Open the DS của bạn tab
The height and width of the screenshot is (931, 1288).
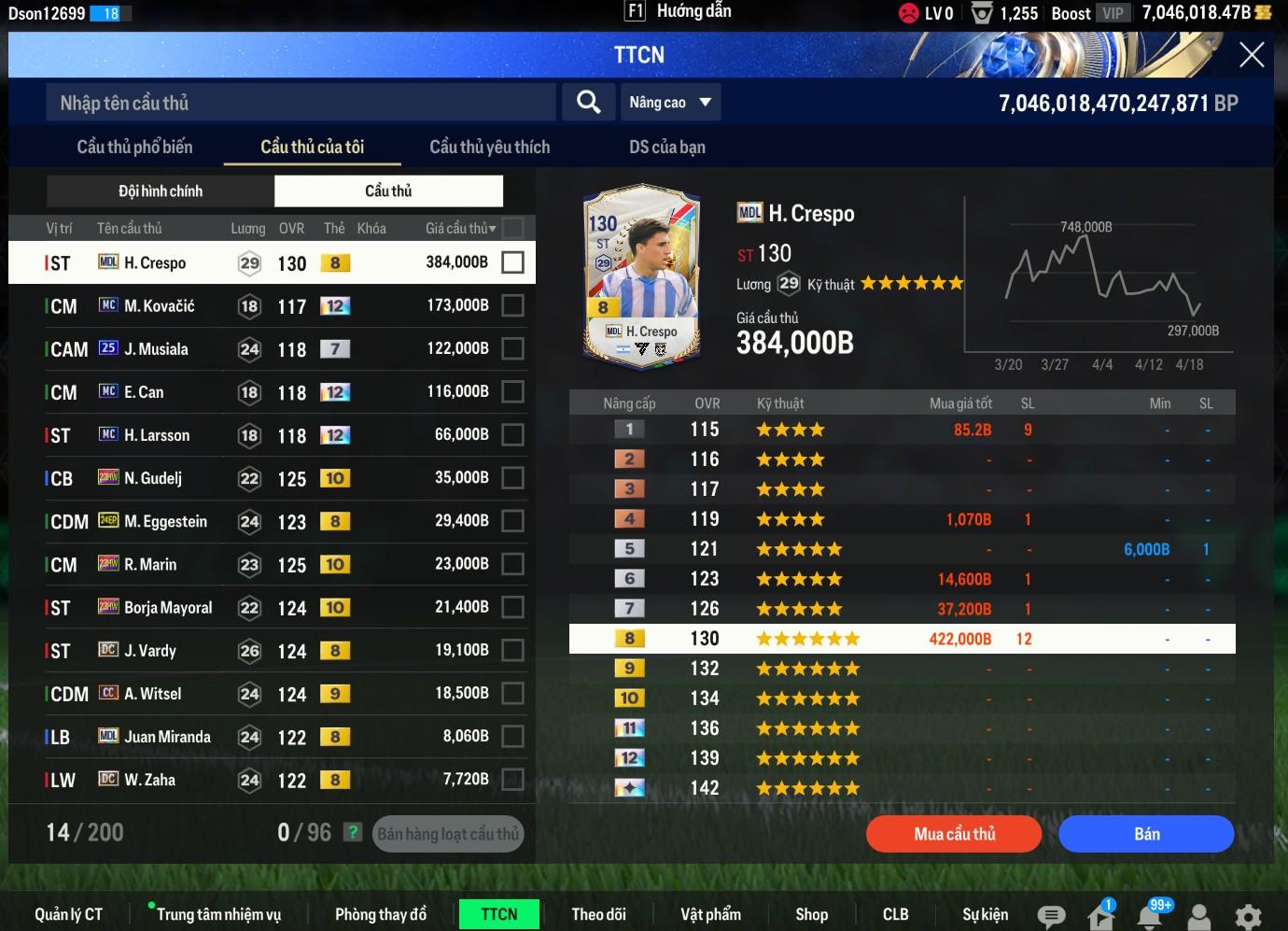pyautogui.click(x=666, y=147)
